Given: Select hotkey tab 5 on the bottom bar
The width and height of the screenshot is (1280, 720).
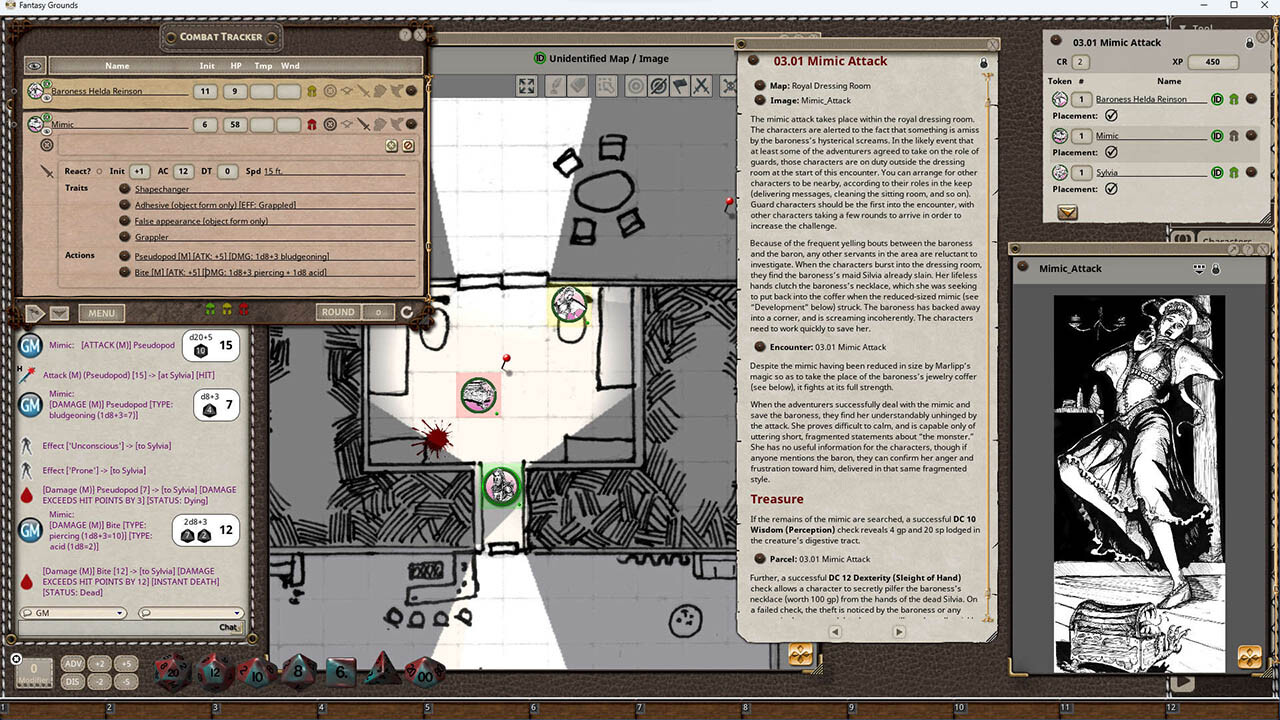Looking at the screenshot, I should pyautogui.click(x=425, y=707).
